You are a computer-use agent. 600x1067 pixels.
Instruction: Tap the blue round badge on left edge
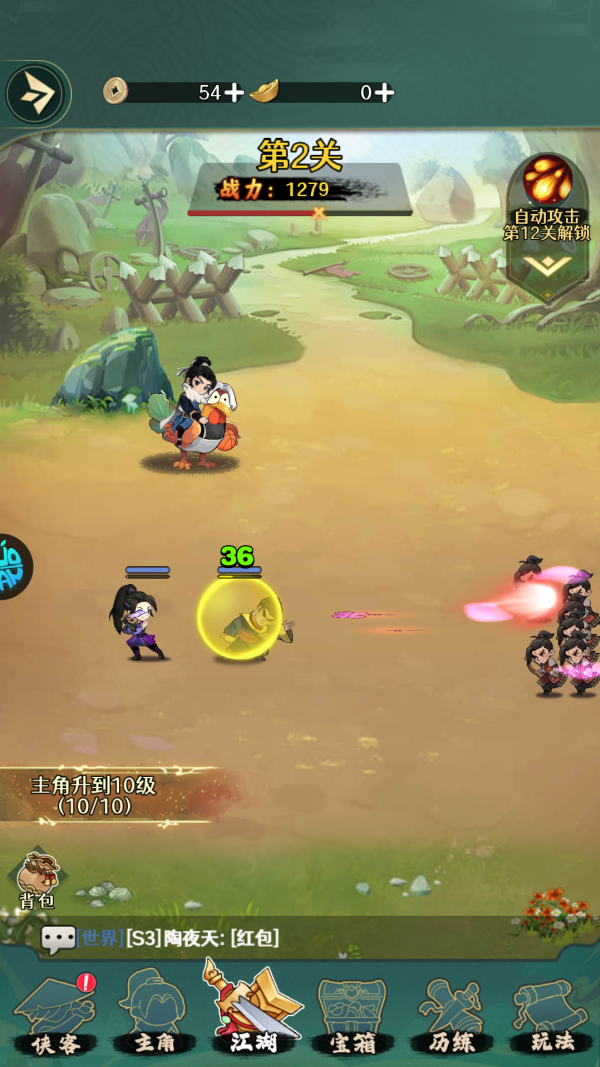(12, 567)
